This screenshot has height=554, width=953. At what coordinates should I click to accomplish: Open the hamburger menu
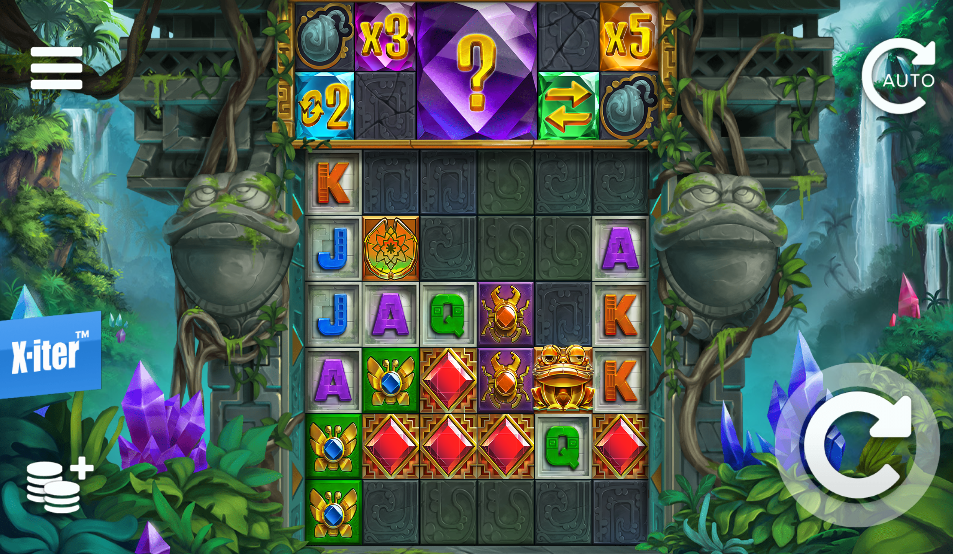pos(56,68)
